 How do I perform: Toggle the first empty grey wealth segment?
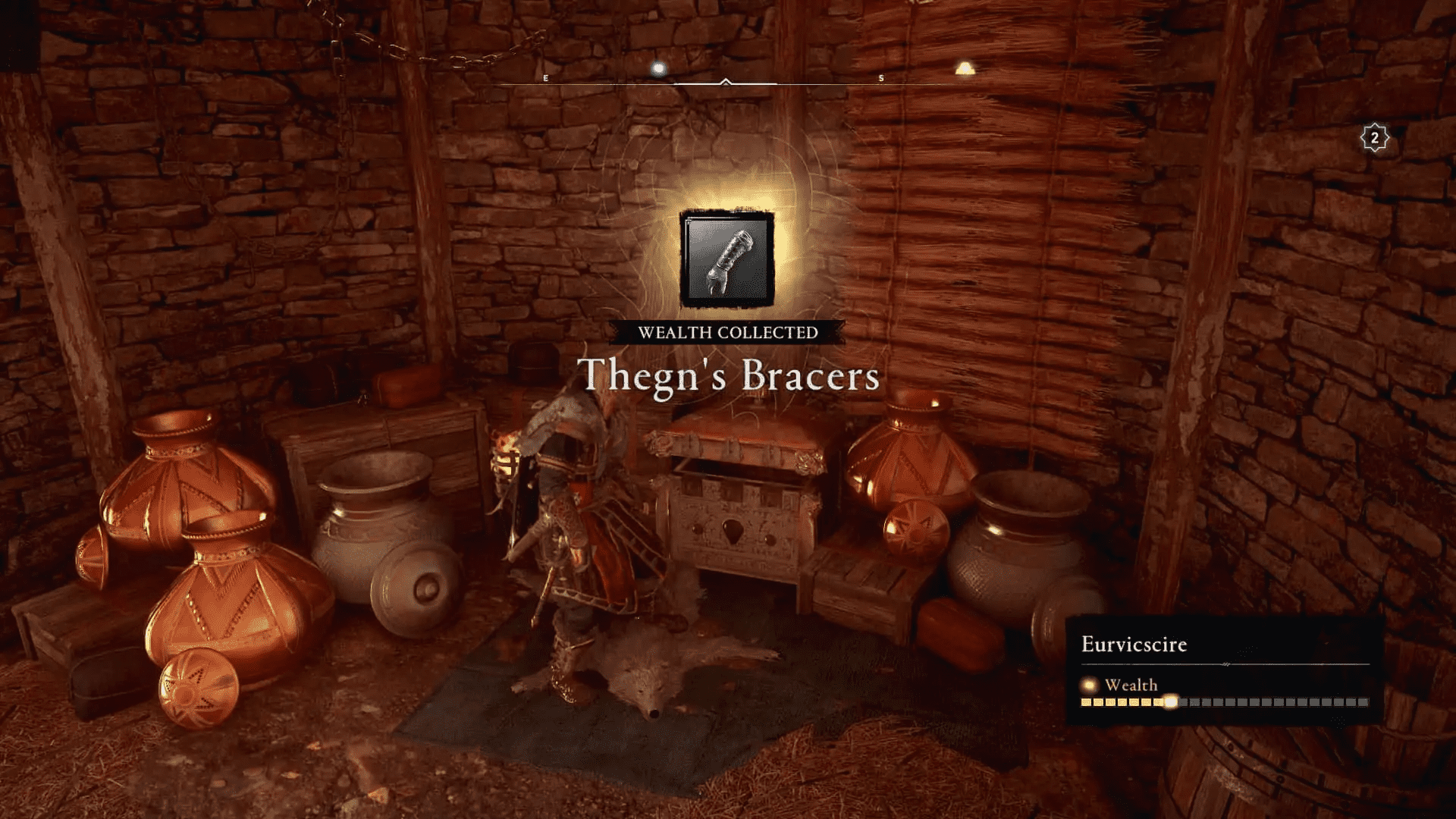coord(1183,701)
